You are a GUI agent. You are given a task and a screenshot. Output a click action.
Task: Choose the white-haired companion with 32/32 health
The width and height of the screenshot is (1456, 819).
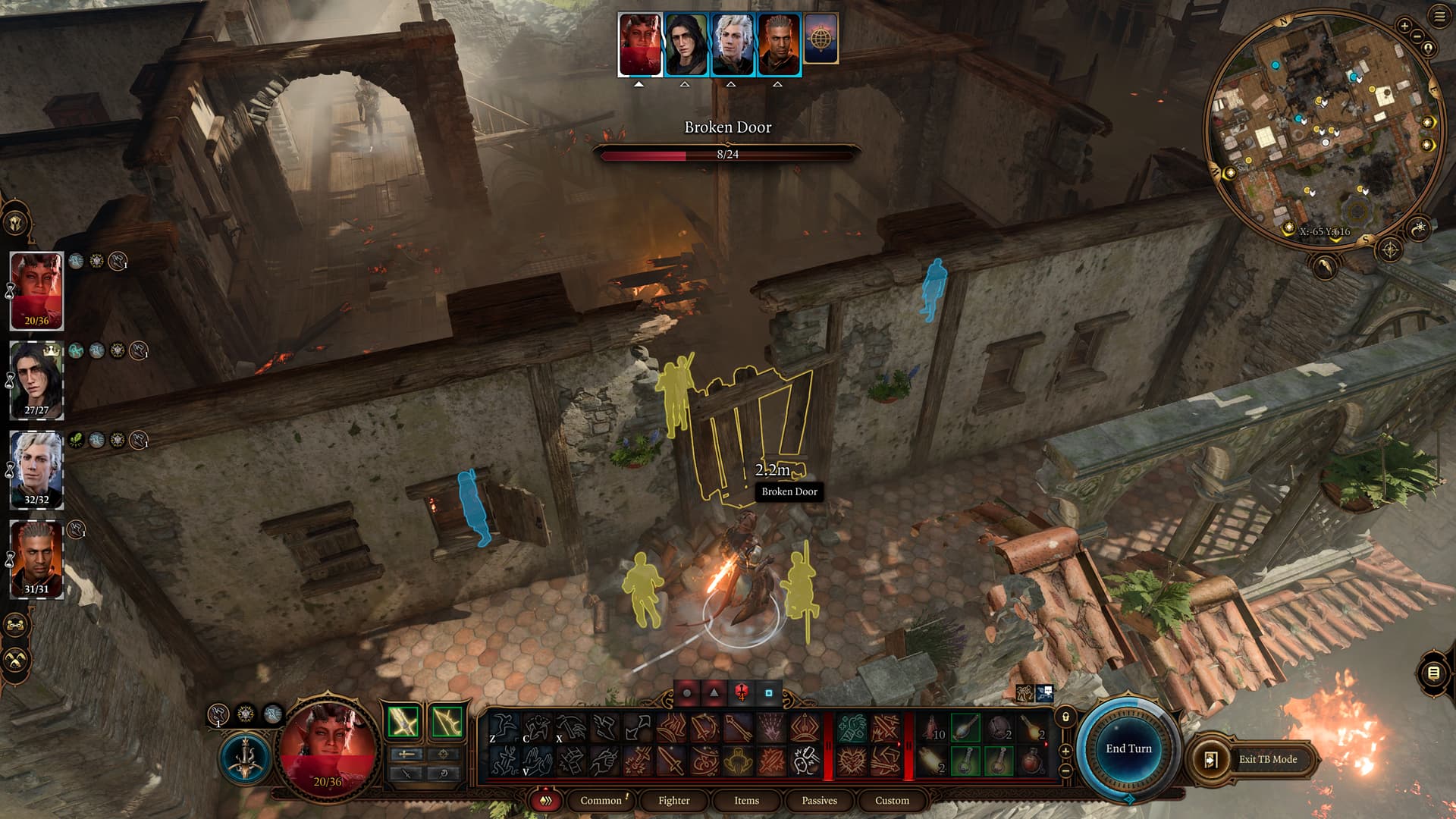point(36,470)
